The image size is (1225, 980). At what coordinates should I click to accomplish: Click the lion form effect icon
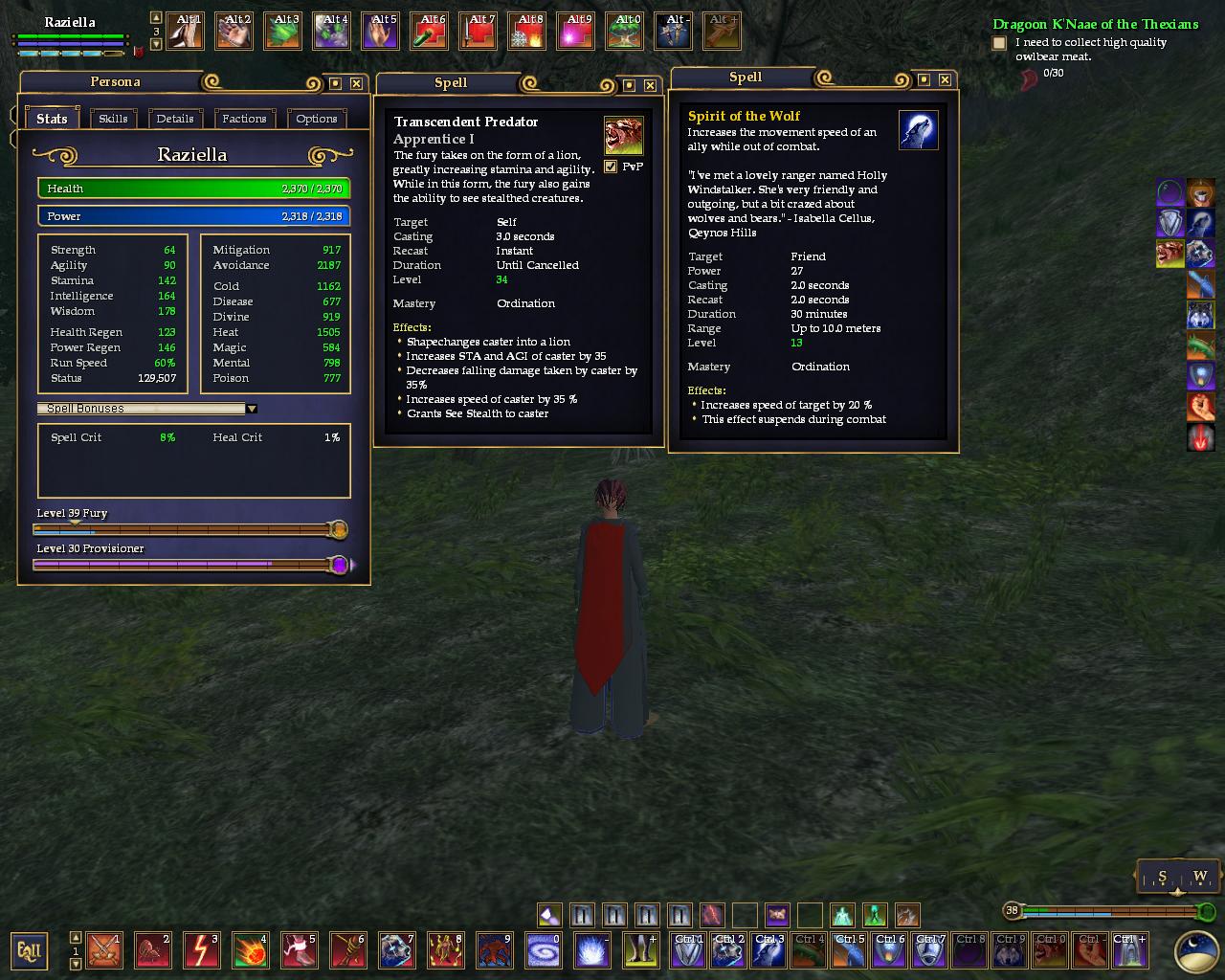click(1169, 254)
